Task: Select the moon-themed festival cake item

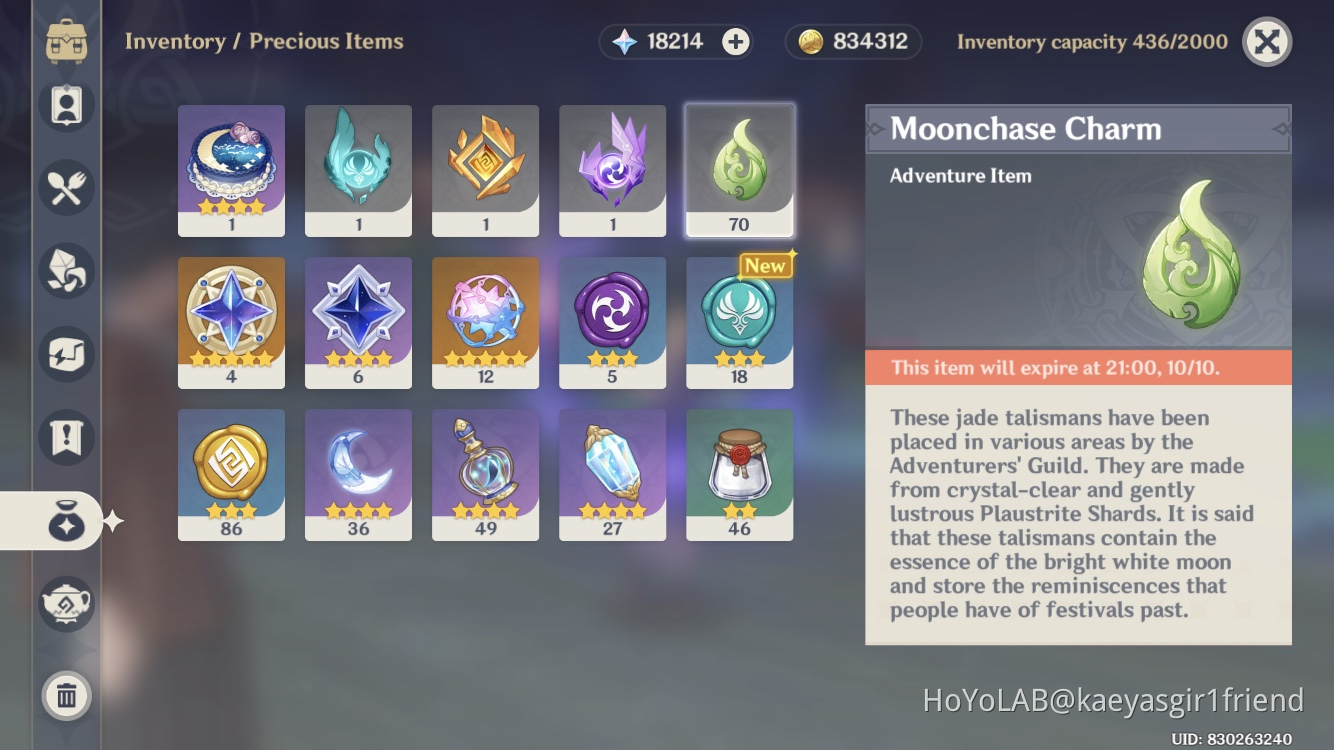Action: tap(231, 170)
